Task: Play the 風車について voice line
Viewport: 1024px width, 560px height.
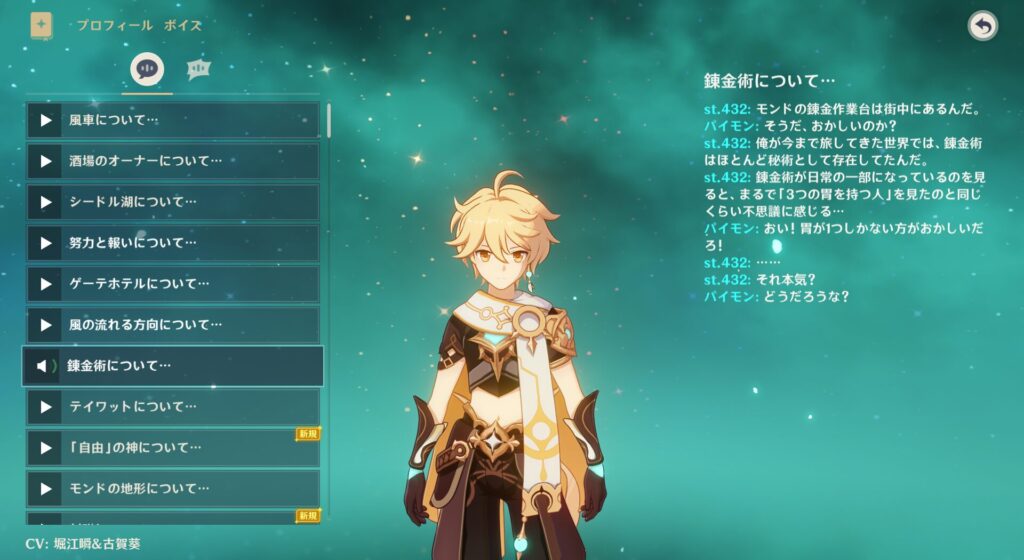Action: 46,121
